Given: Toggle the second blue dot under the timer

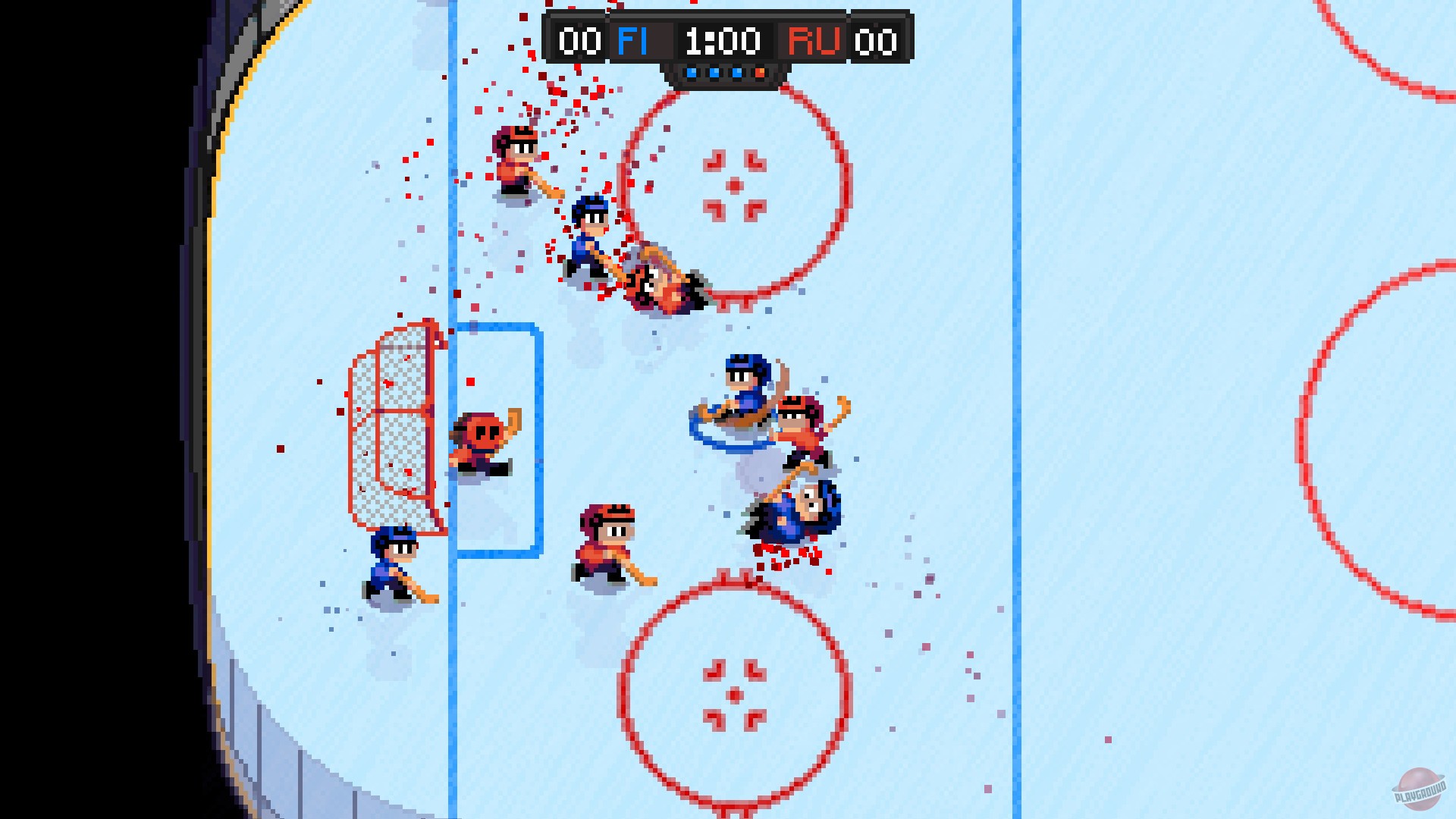Looking at the screenshot, I should [714, 73].
